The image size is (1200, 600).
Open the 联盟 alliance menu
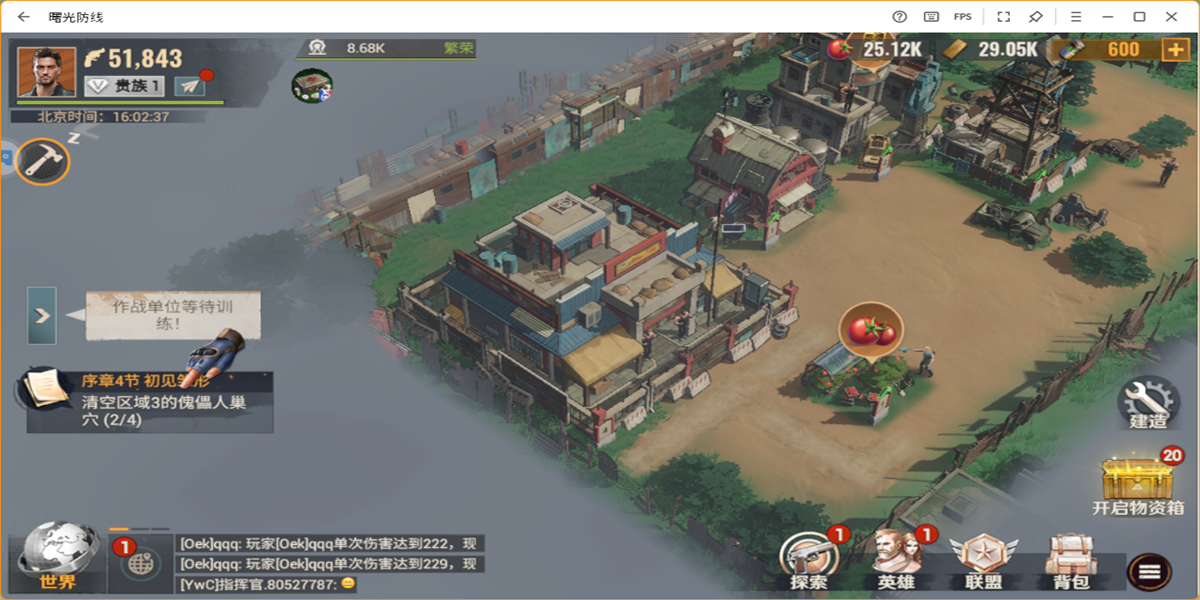(x=984, y=560)
